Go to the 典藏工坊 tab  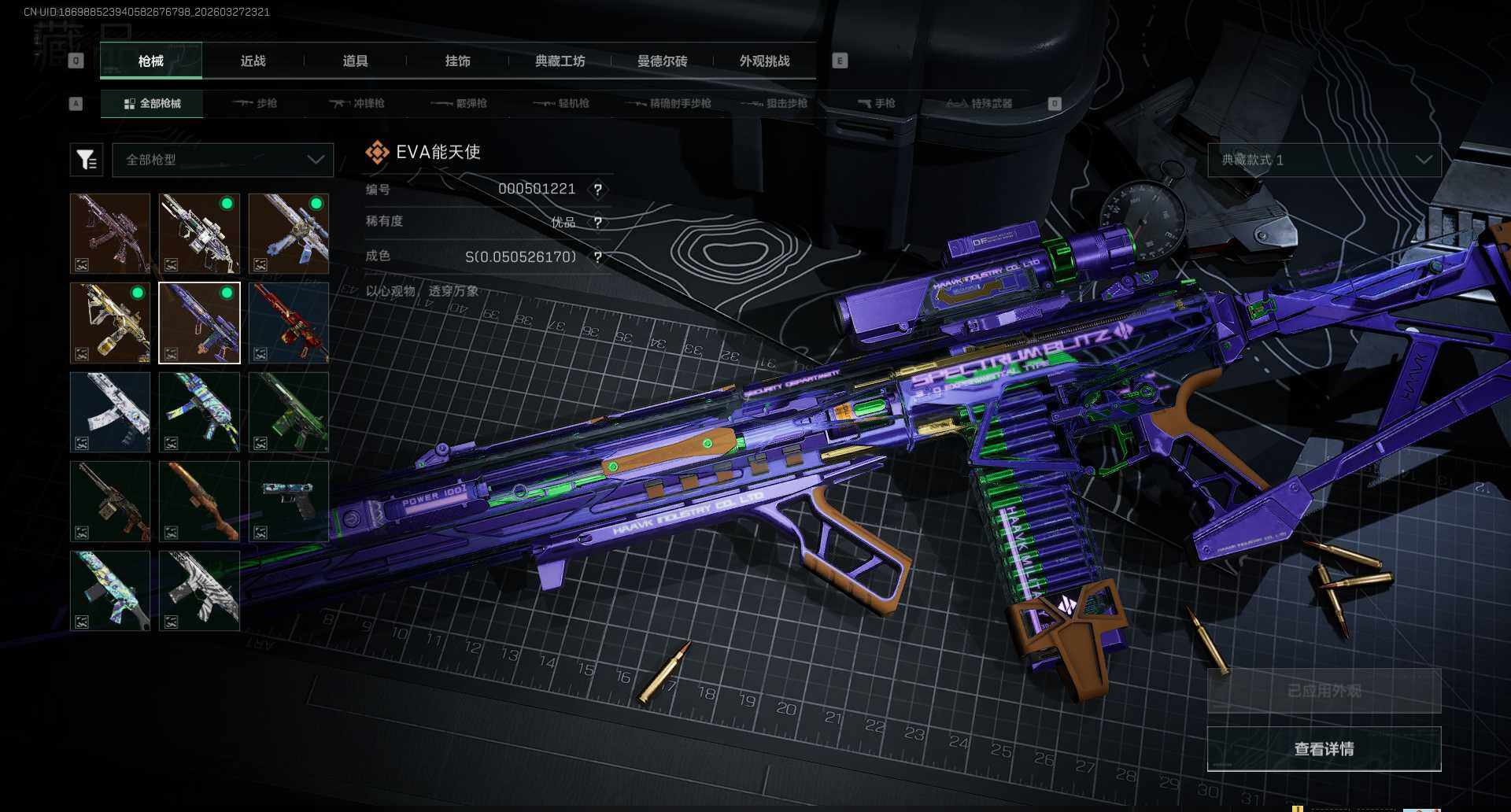tap(560, 61)
